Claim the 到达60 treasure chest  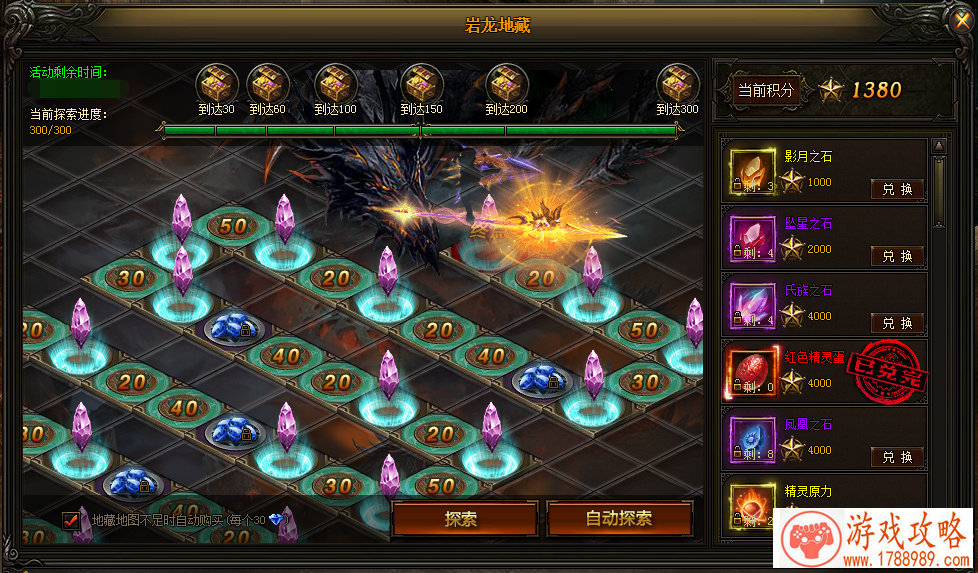click(x=267, y=82)
